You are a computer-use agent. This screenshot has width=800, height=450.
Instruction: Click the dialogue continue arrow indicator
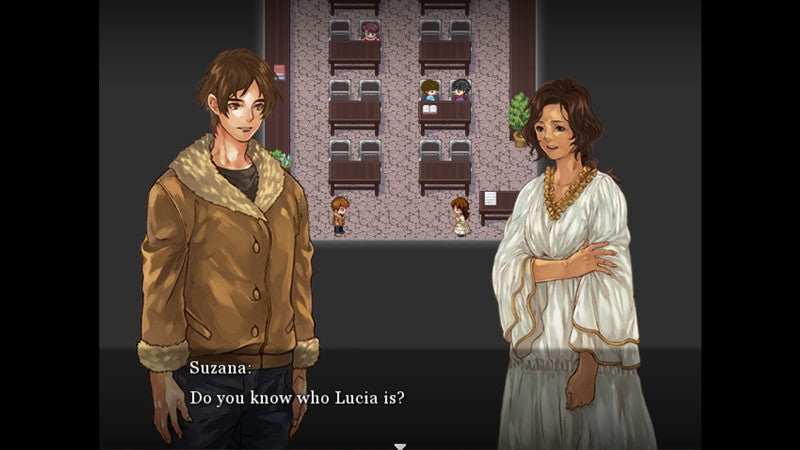(400, 445)
